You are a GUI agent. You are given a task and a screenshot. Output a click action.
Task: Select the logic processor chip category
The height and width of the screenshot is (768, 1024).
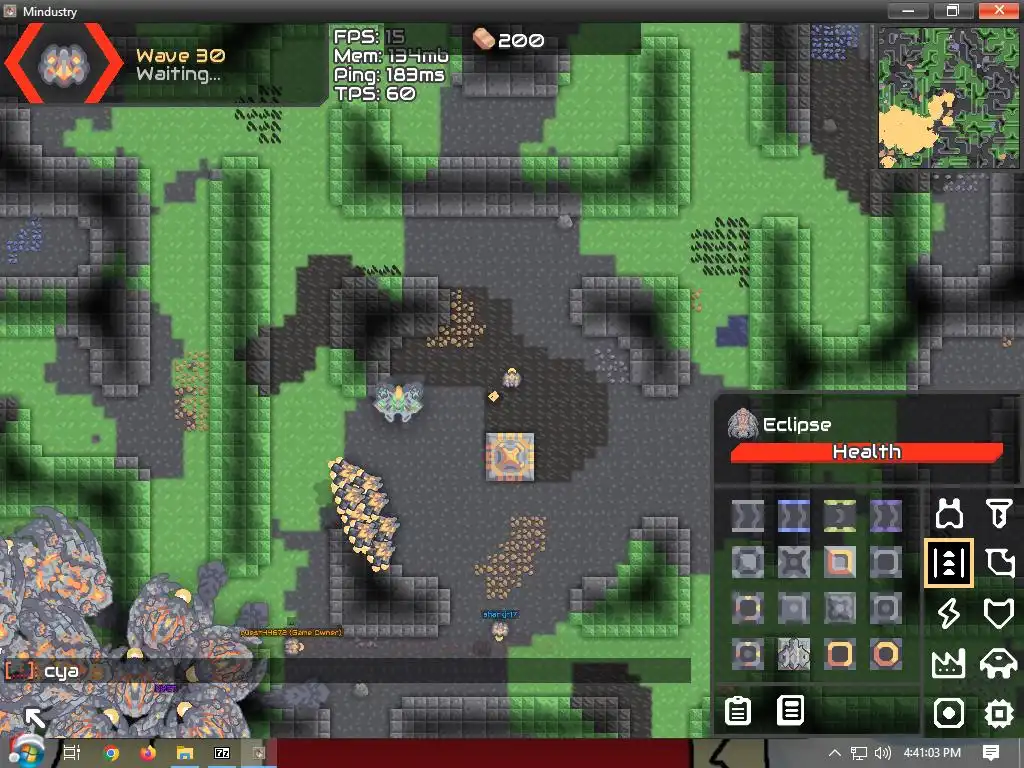[x=999, y=713]
